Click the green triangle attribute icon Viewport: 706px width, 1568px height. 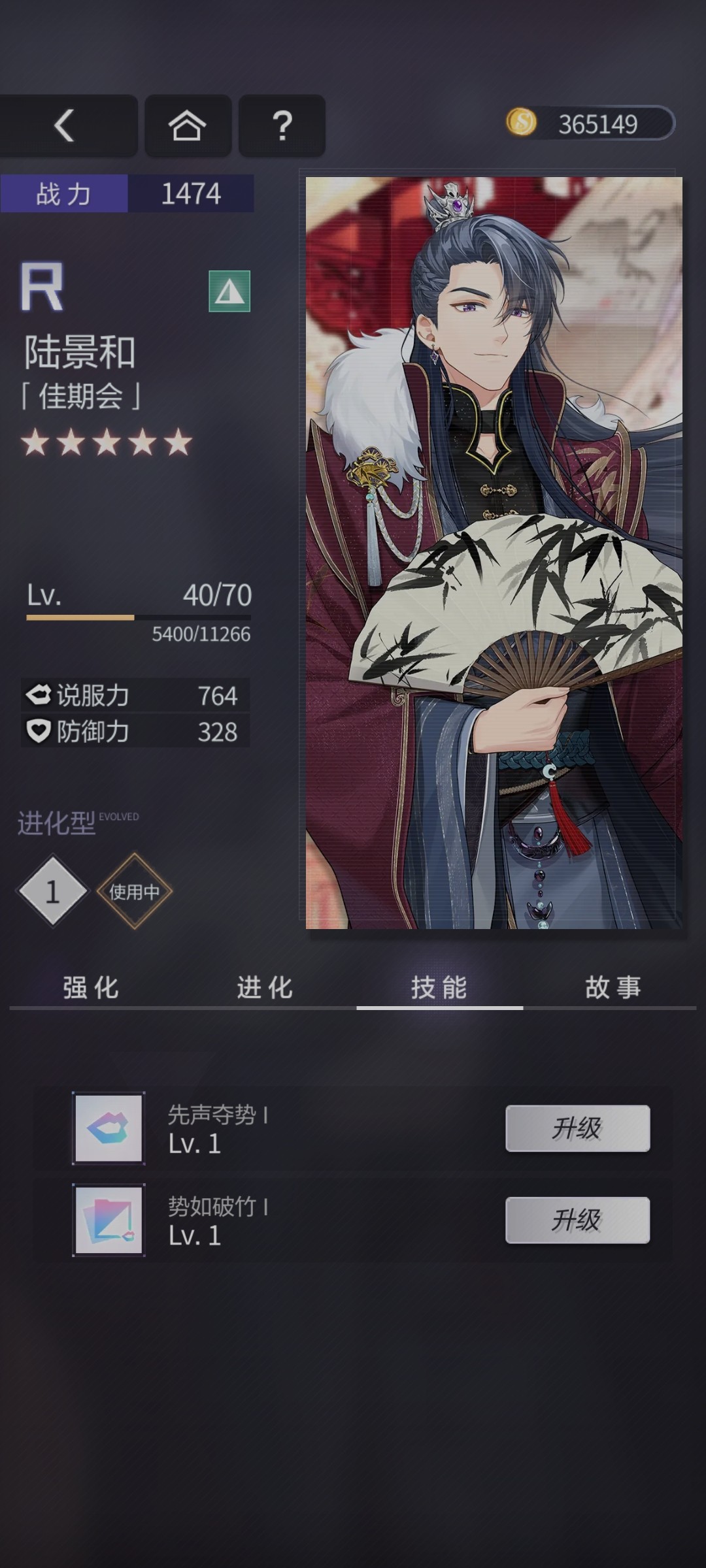[x=229, y=291]
